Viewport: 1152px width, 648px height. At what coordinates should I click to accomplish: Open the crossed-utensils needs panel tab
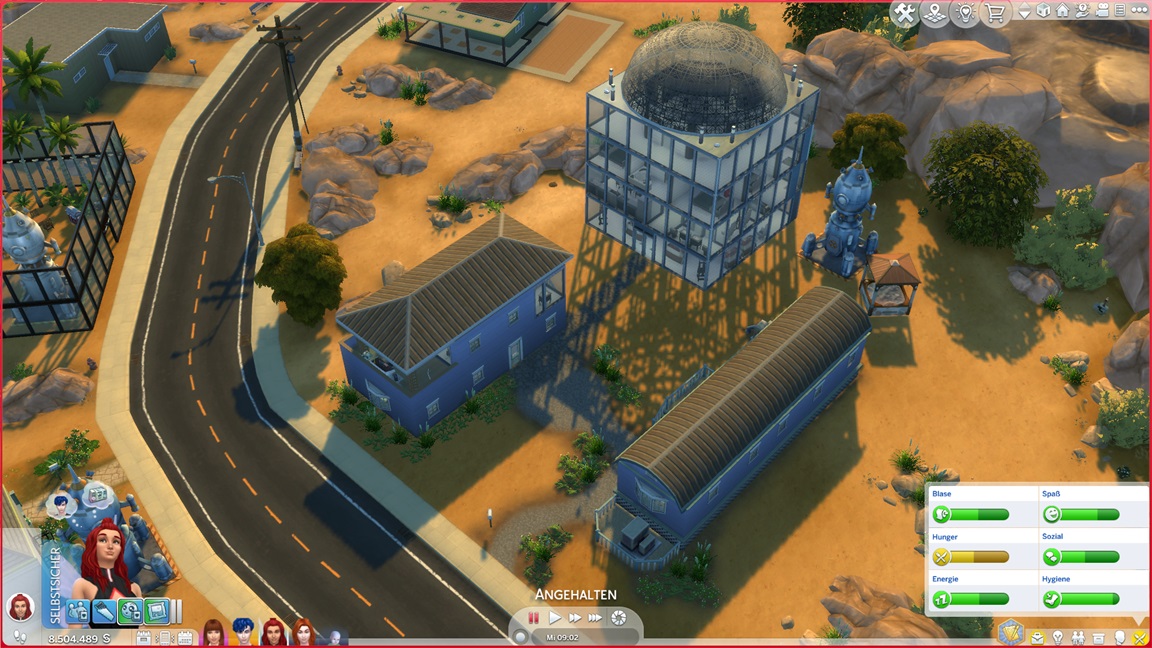pos(1139,637)
